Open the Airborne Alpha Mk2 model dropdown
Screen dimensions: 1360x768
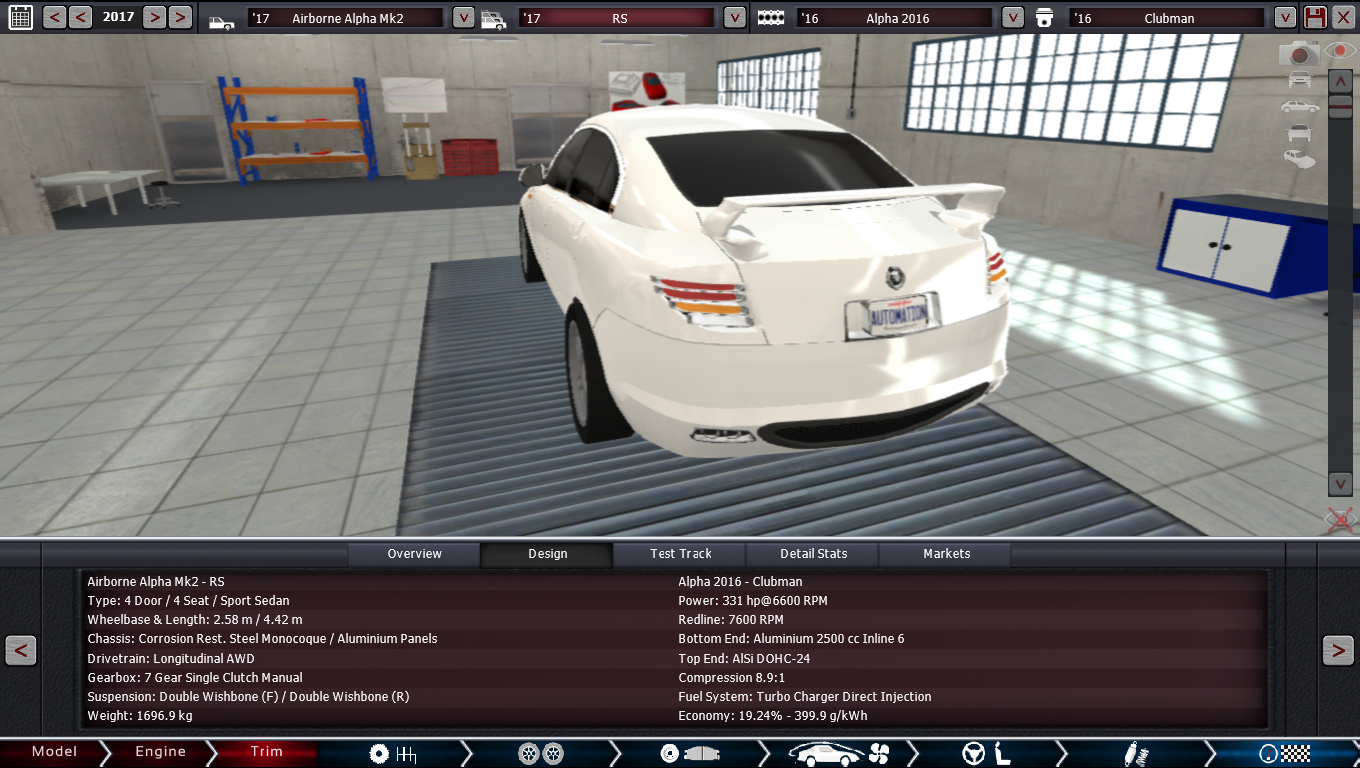click(x=463, y=17)
